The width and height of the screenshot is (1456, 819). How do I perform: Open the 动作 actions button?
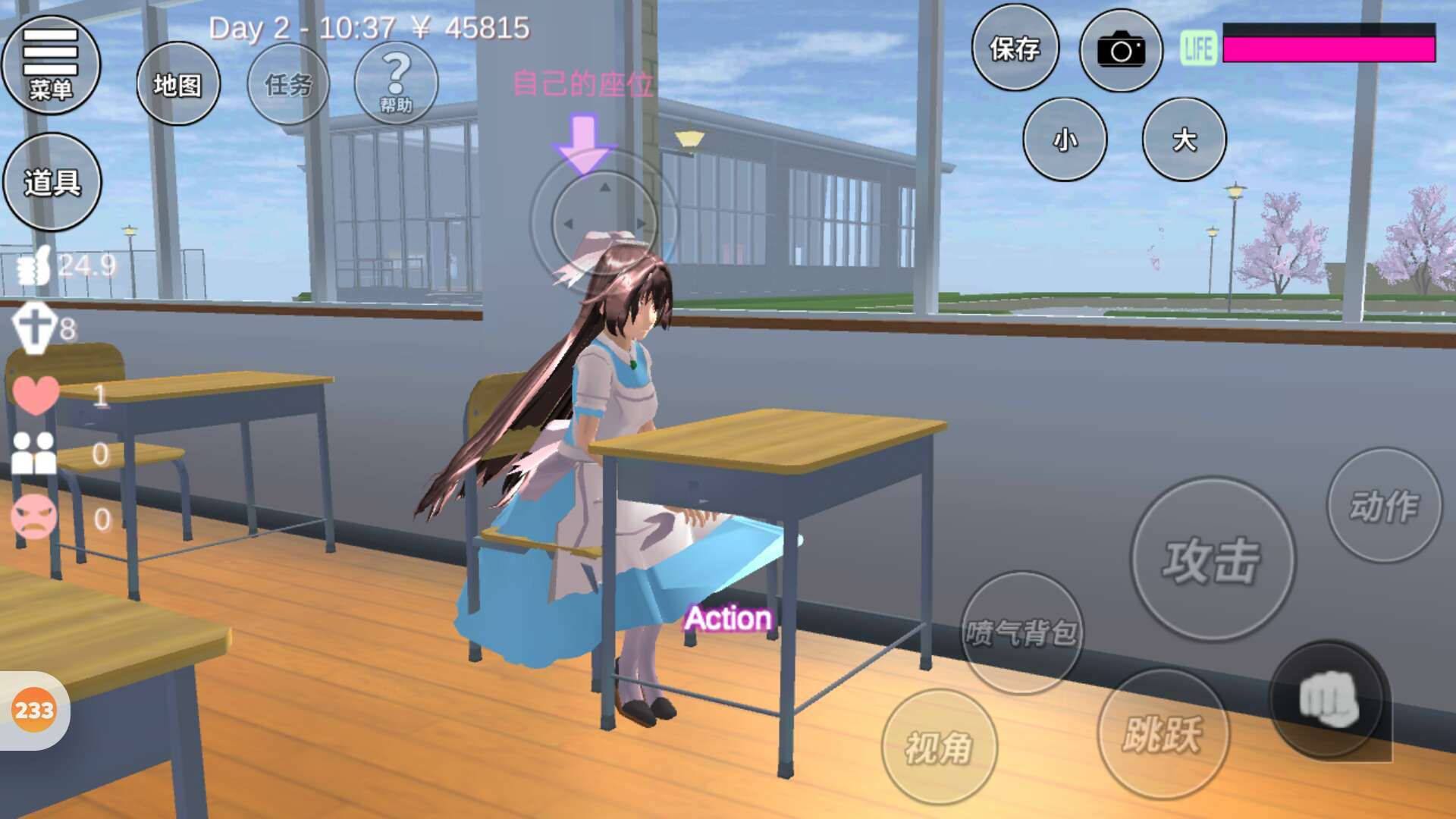(x=1384, y=505)
